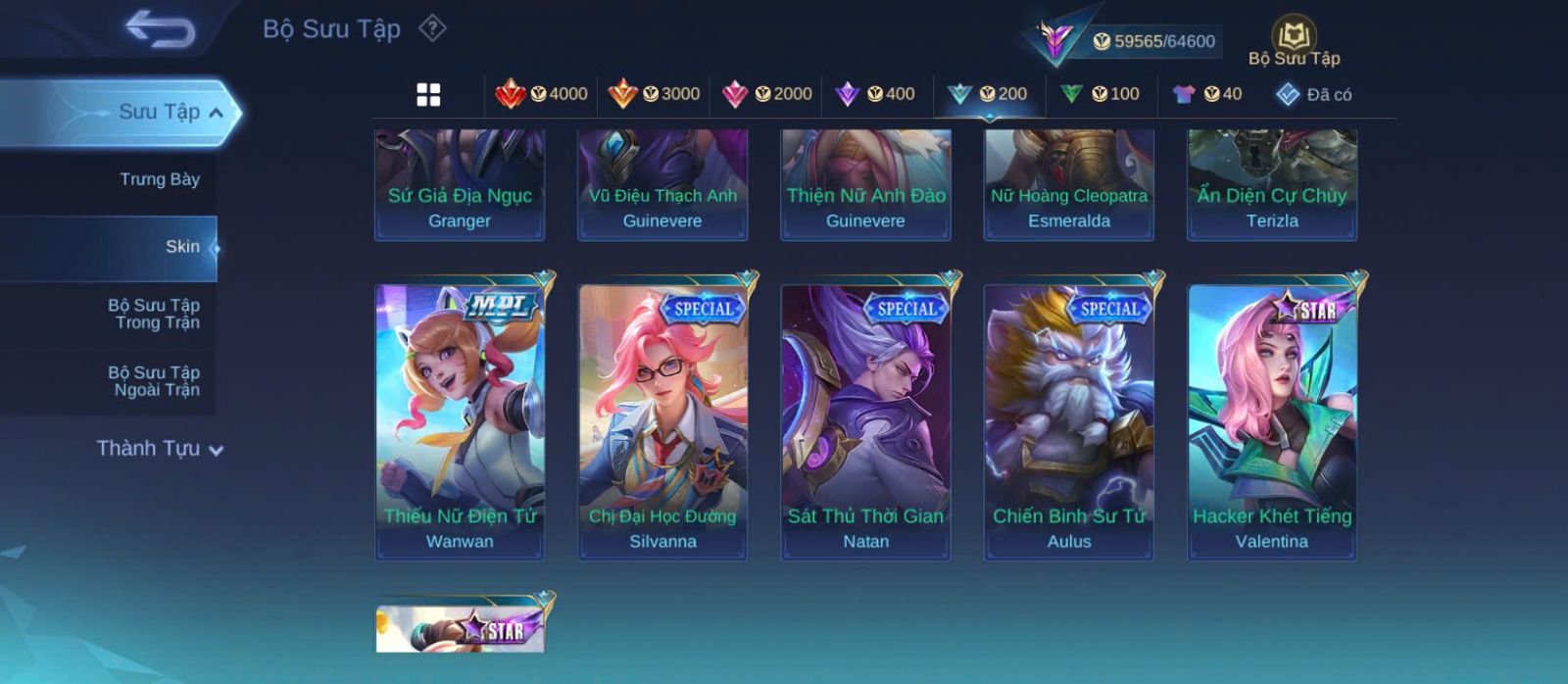Switch to the 3000 point tier tab
Viewport: 1568px width, 684px height.
[x=654, y=94]
